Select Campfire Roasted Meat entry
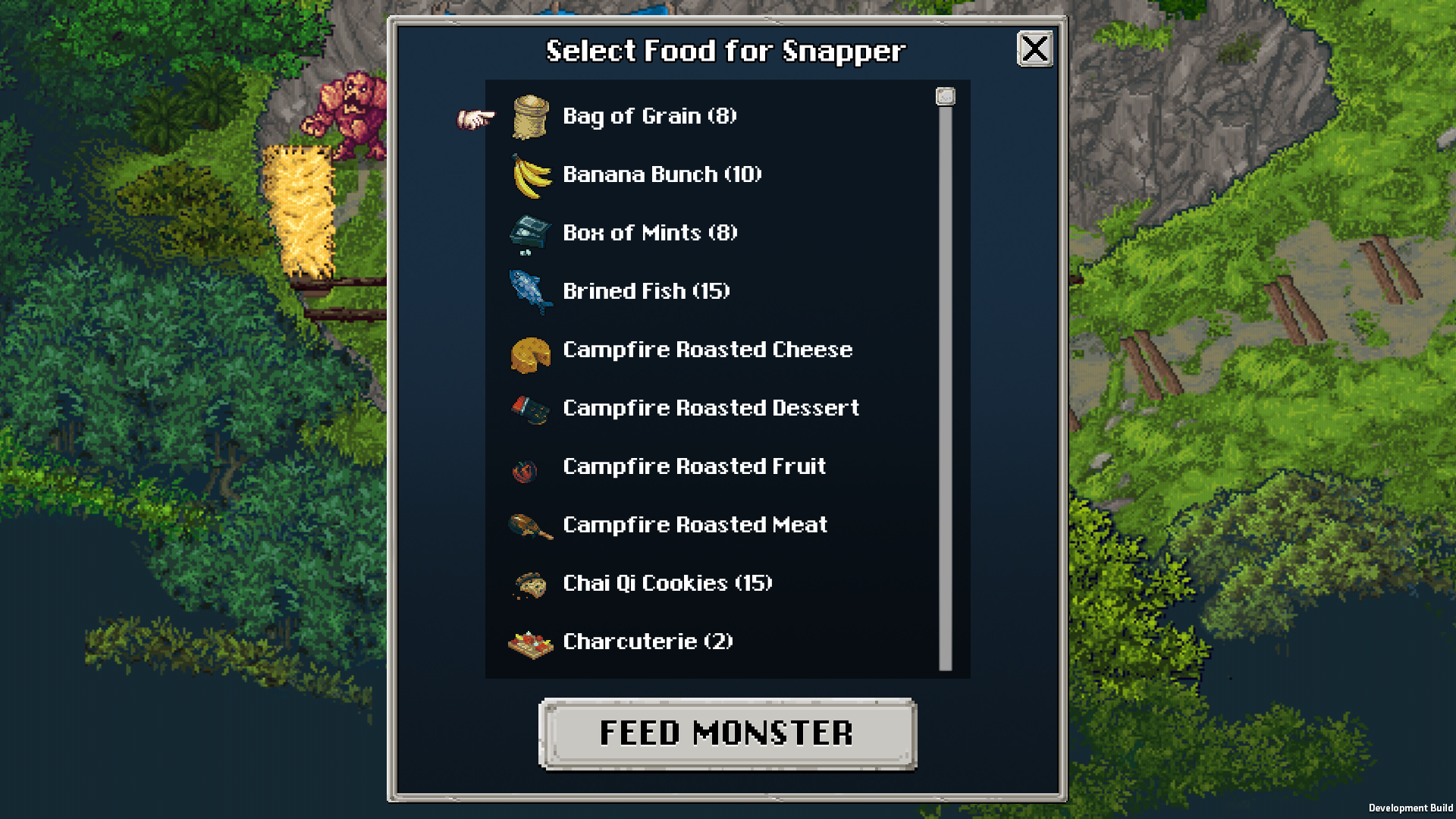The image size is (1456, 819). pos(695,526)
